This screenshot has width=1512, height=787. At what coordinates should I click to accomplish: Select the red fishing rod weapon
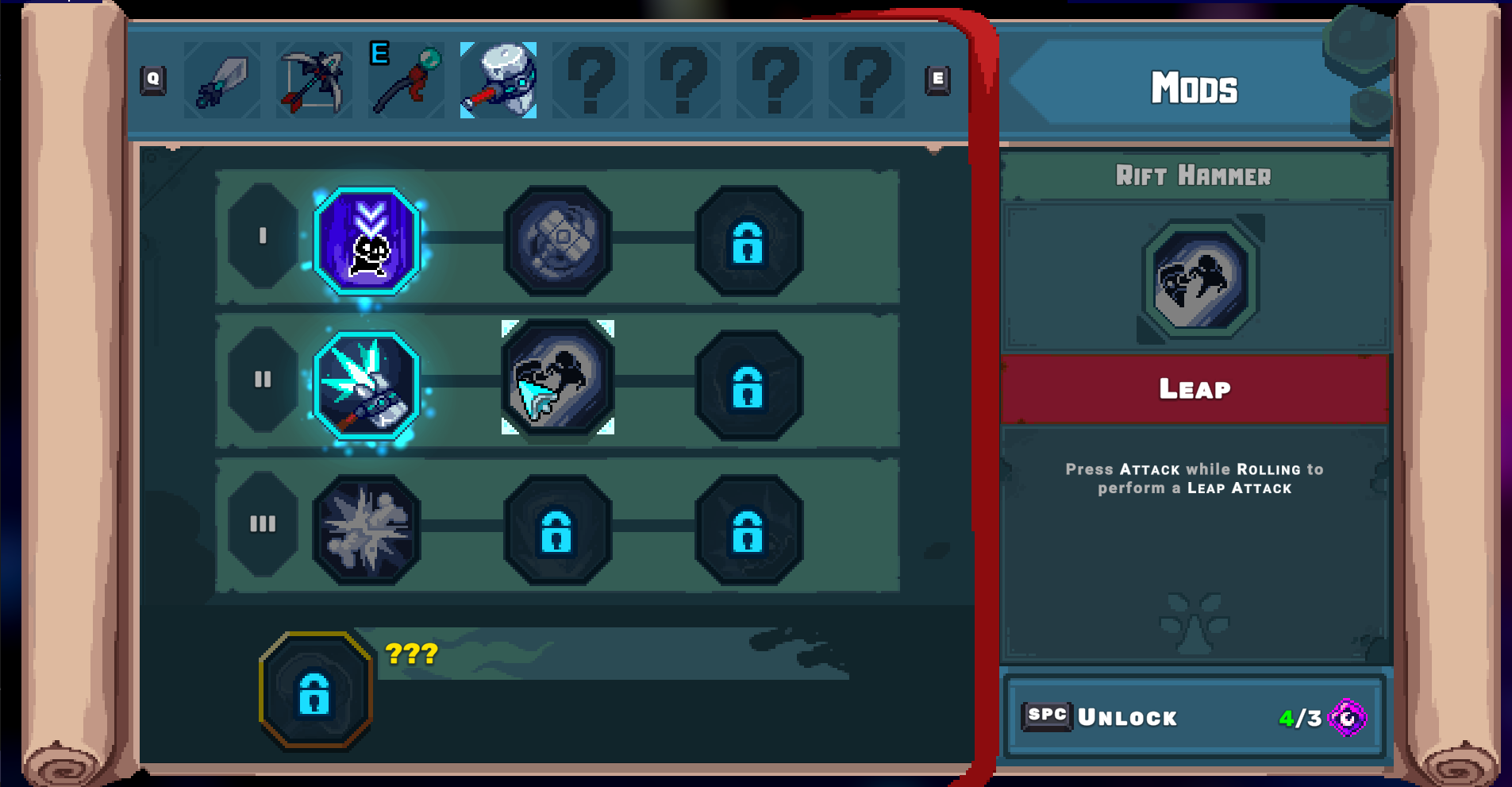click(406, 79)
